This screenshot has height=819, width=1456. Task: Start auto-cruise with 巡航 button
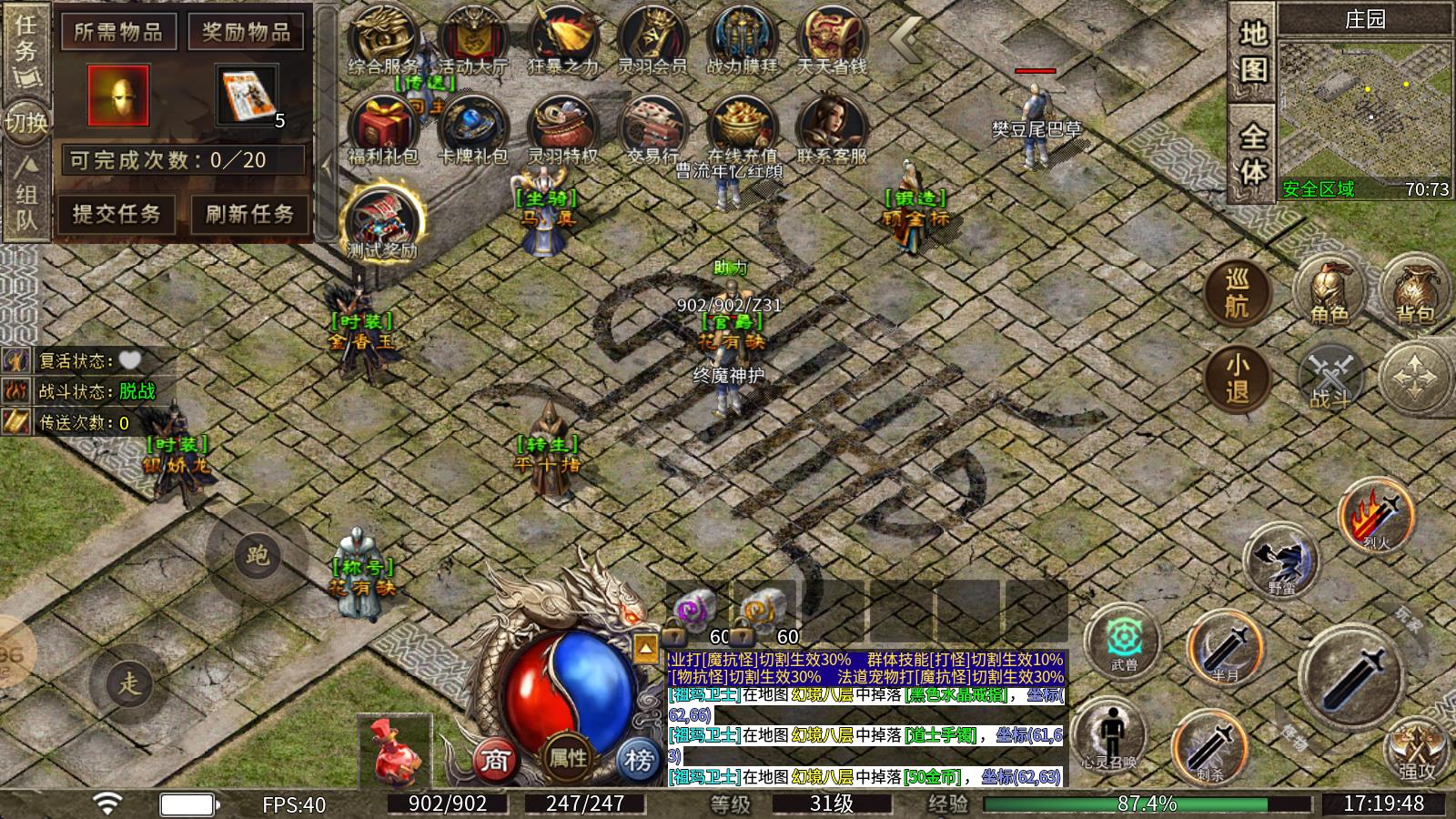(1237, 293)
